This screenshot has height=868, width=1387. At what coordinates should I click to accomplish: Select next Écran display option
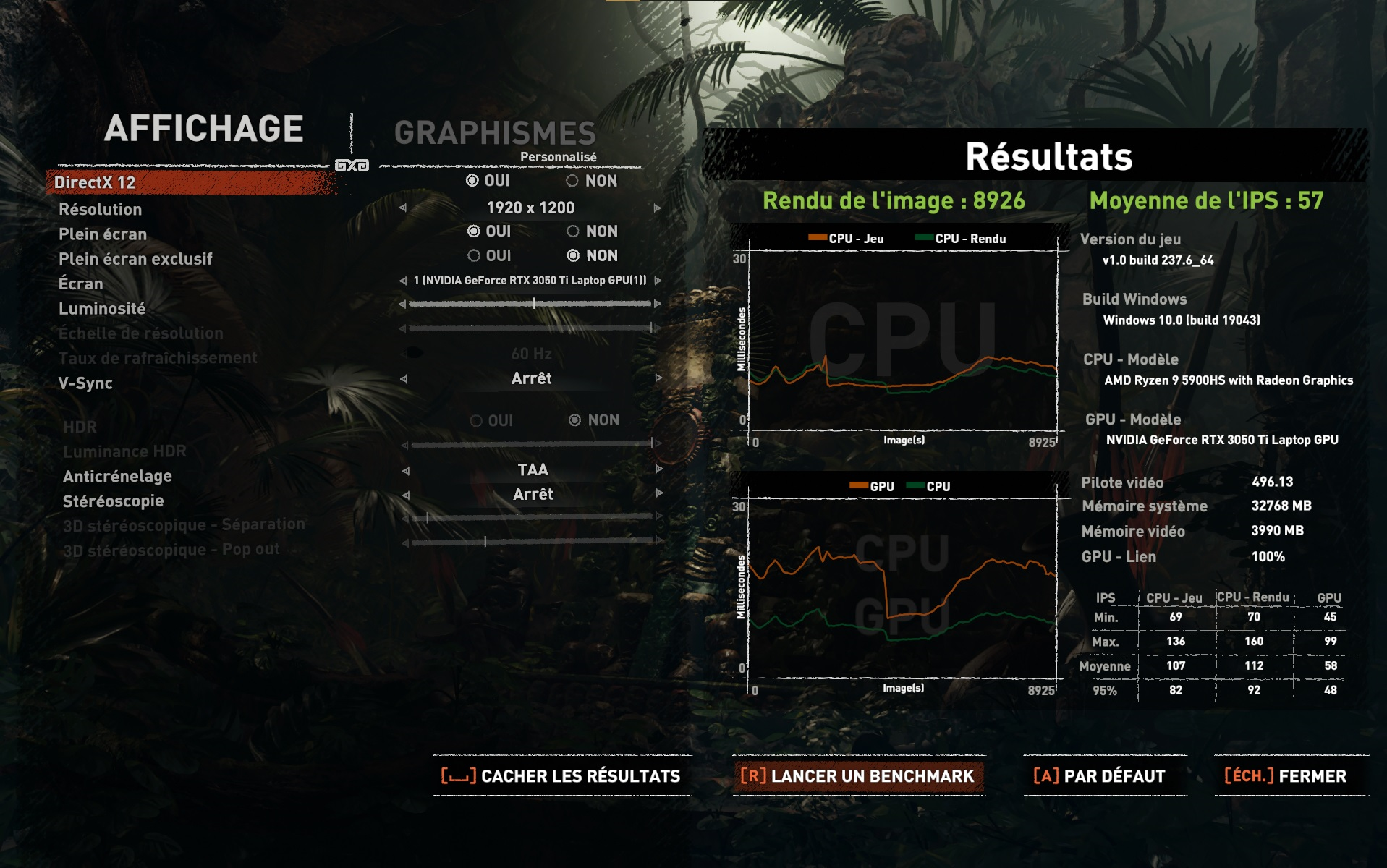[x=658, y=281]
